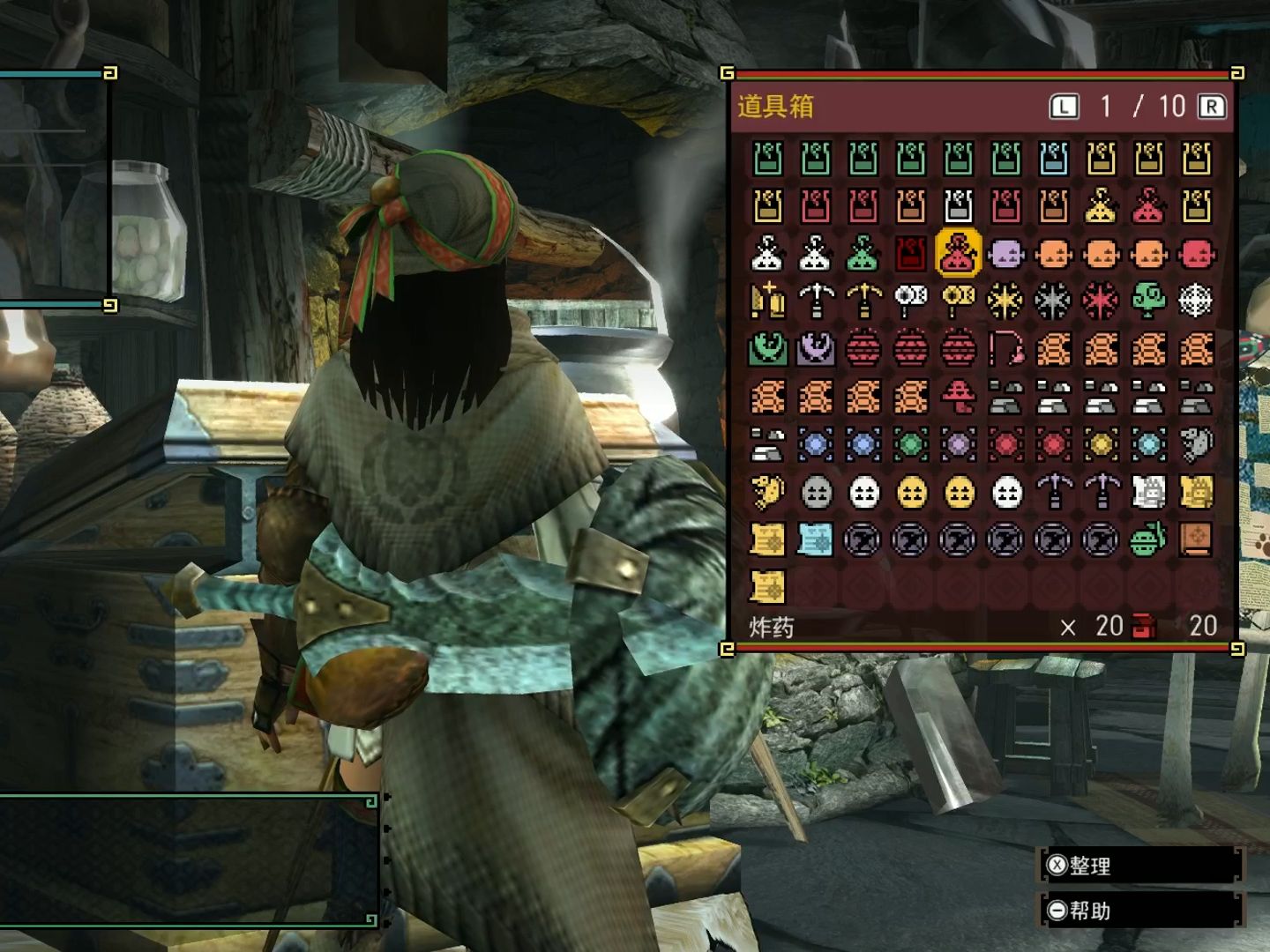Select the green trap item
Screen dimensions: 1270x952
(x=767, y=349)
